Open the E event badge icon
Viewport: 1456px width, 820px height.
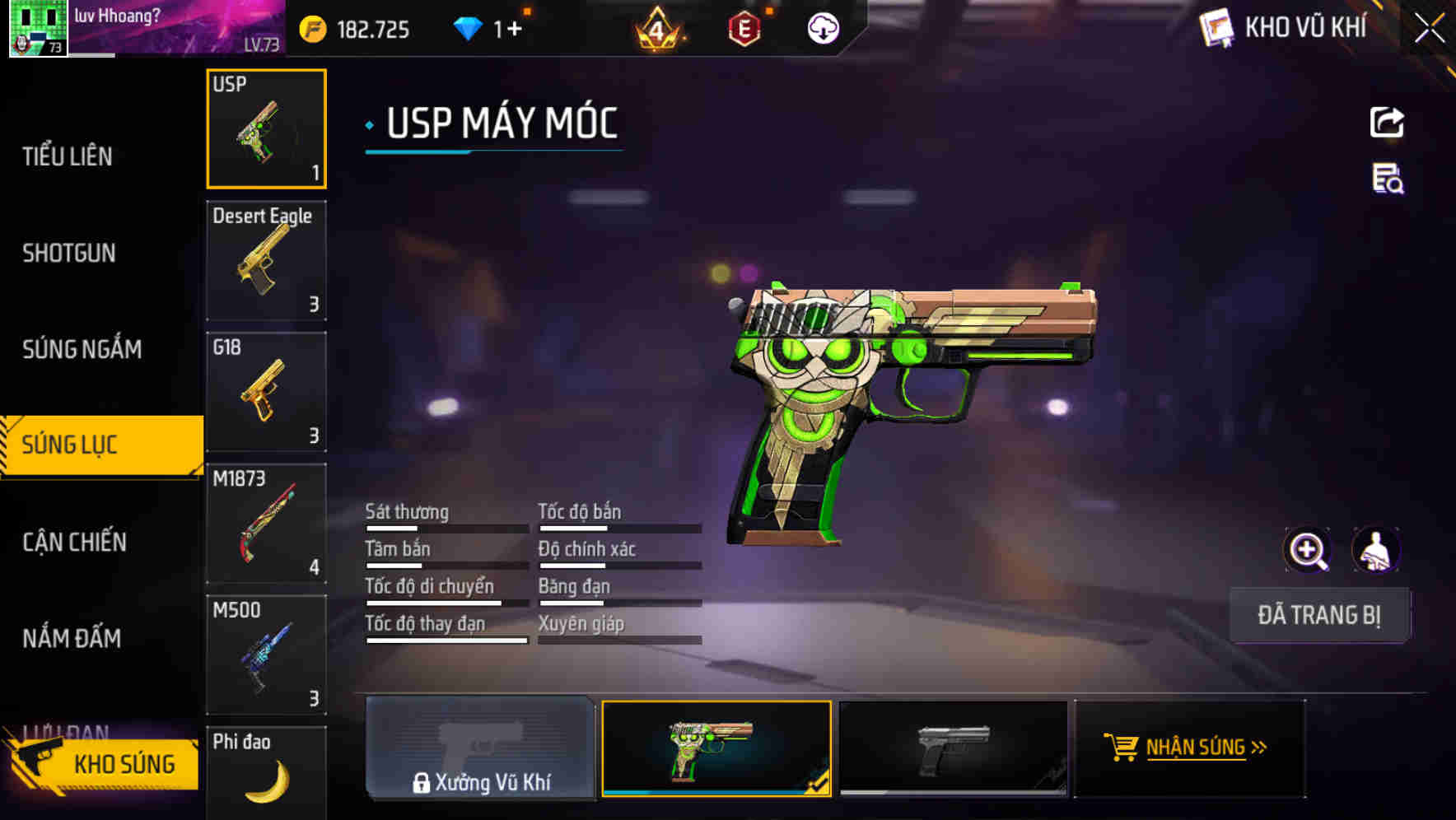click(x=746, y=27)
